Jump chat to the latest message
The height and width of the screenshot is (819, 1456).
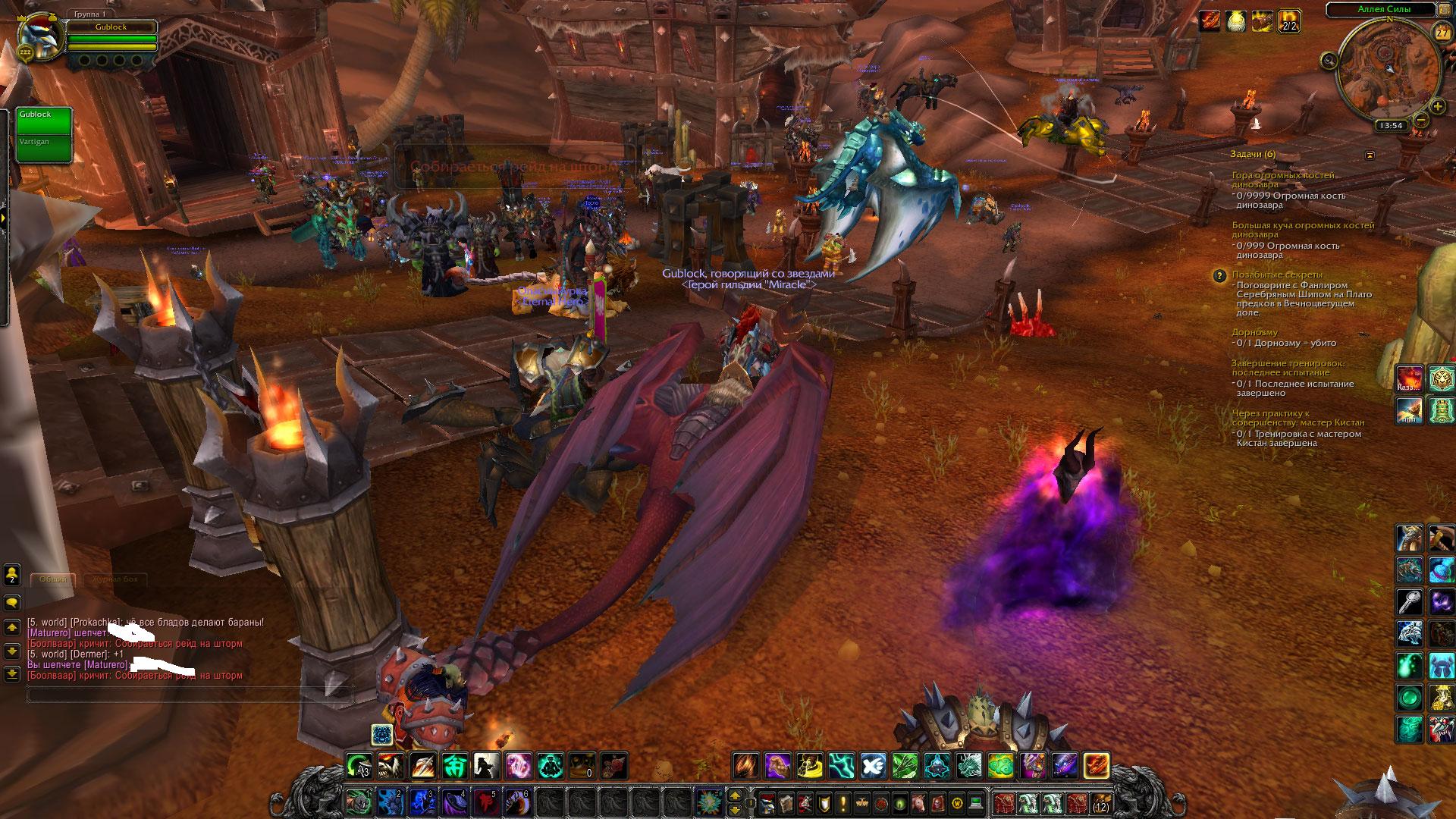[x=12, y=673]
